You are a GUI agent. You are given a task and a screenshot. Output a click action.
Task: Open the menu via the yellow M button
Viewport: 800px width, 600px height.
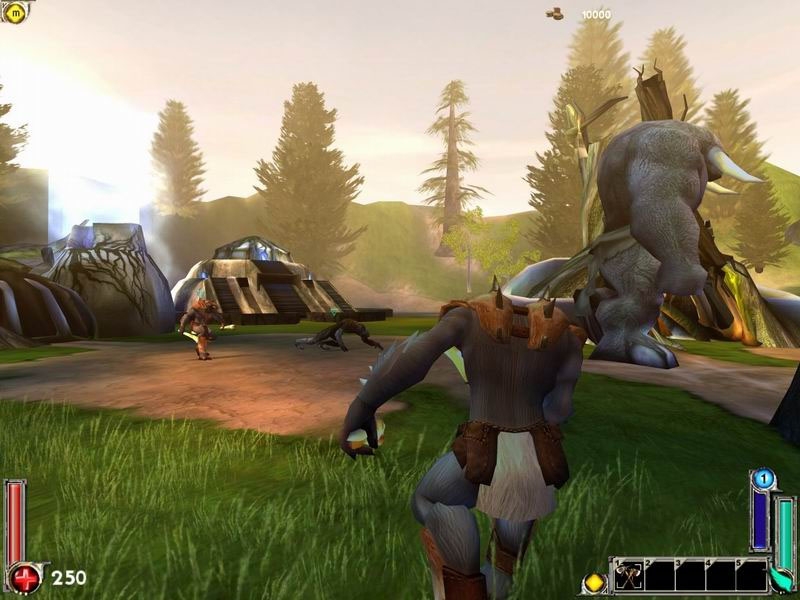[x=15, y=14]
